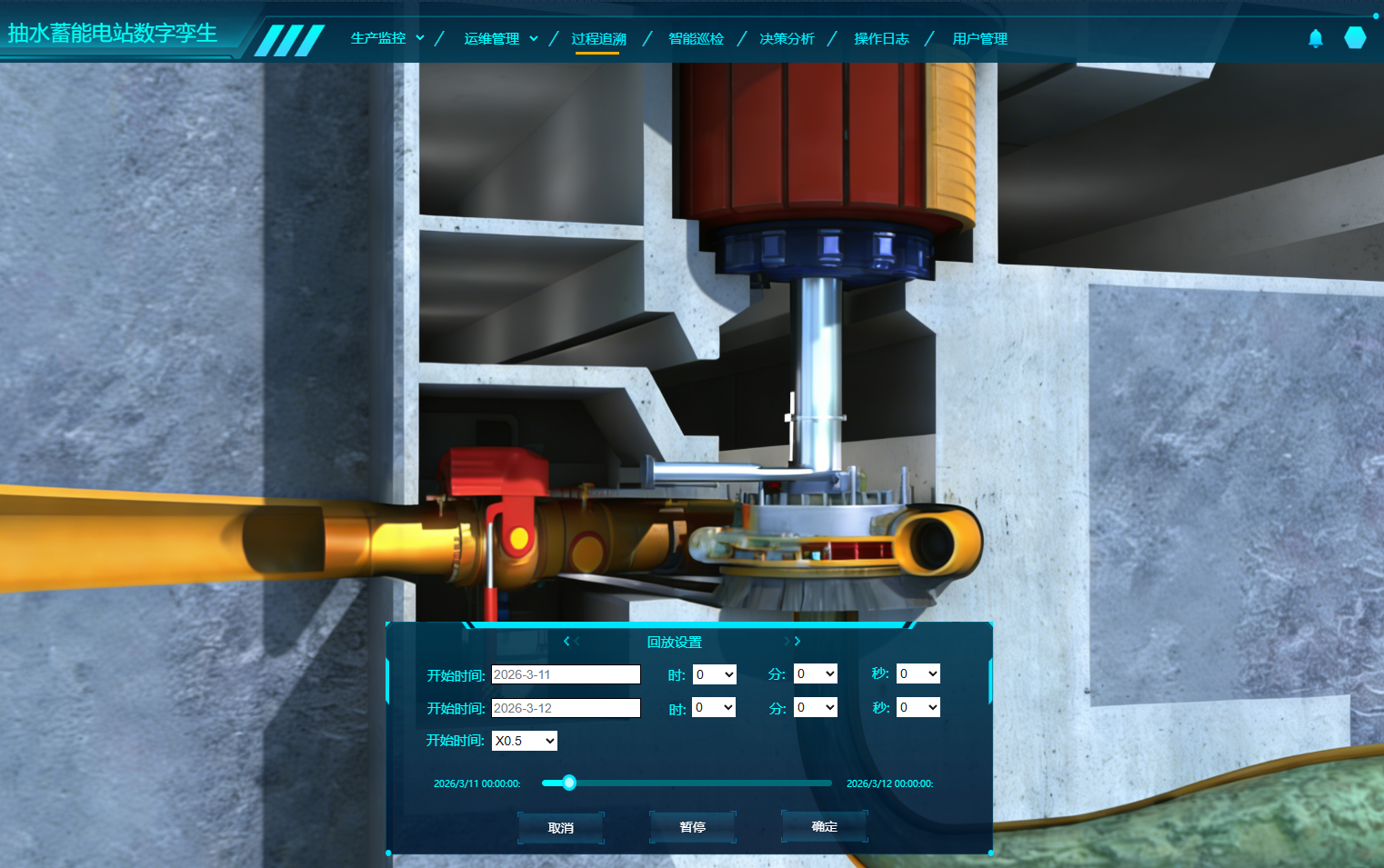Navigate to 用户管理
The height and width of the screenshot is (868, 1384).
[979, 38]
